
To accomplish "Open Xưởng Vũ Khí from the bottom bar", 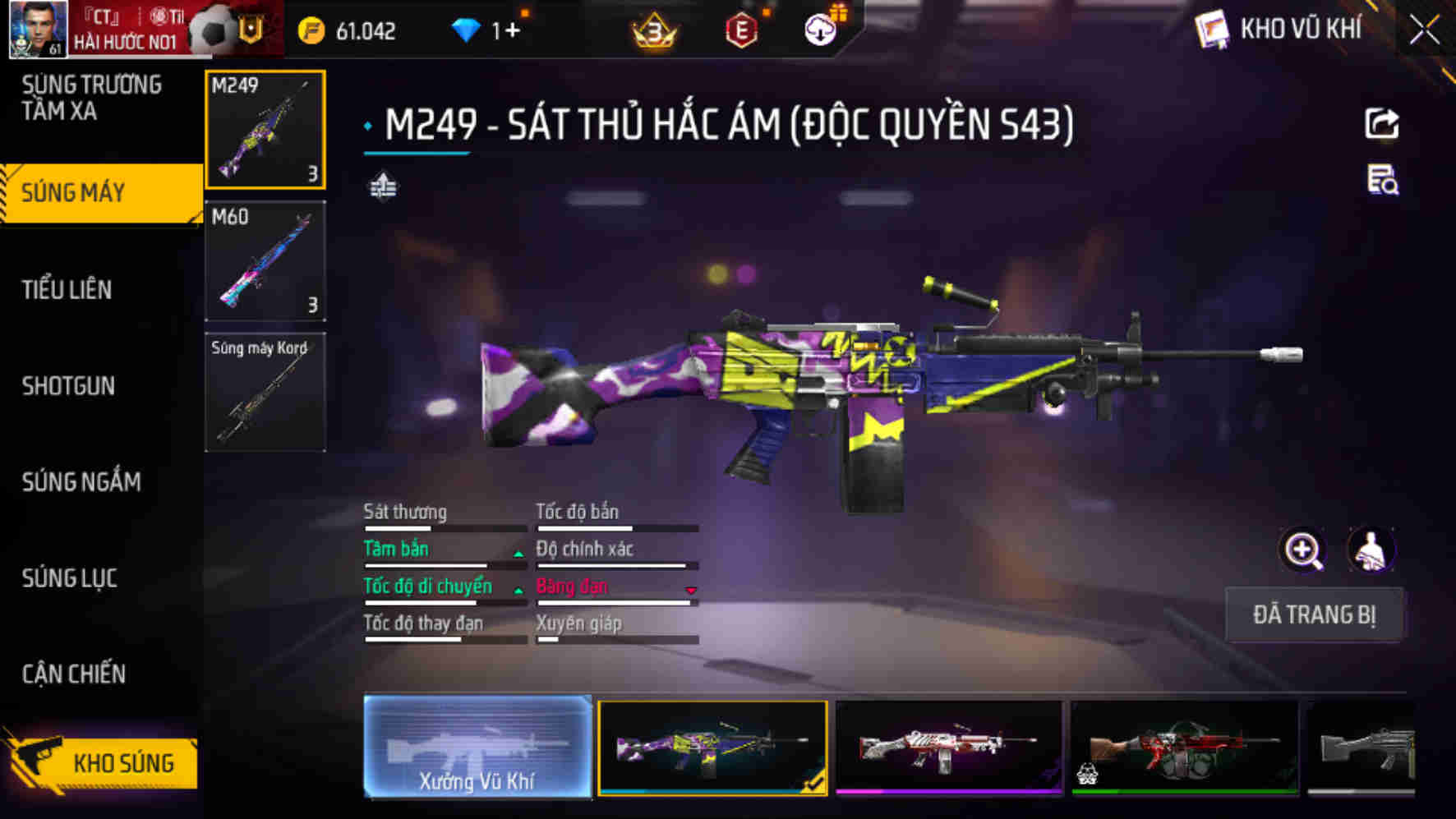I will [x=477, y=750].
